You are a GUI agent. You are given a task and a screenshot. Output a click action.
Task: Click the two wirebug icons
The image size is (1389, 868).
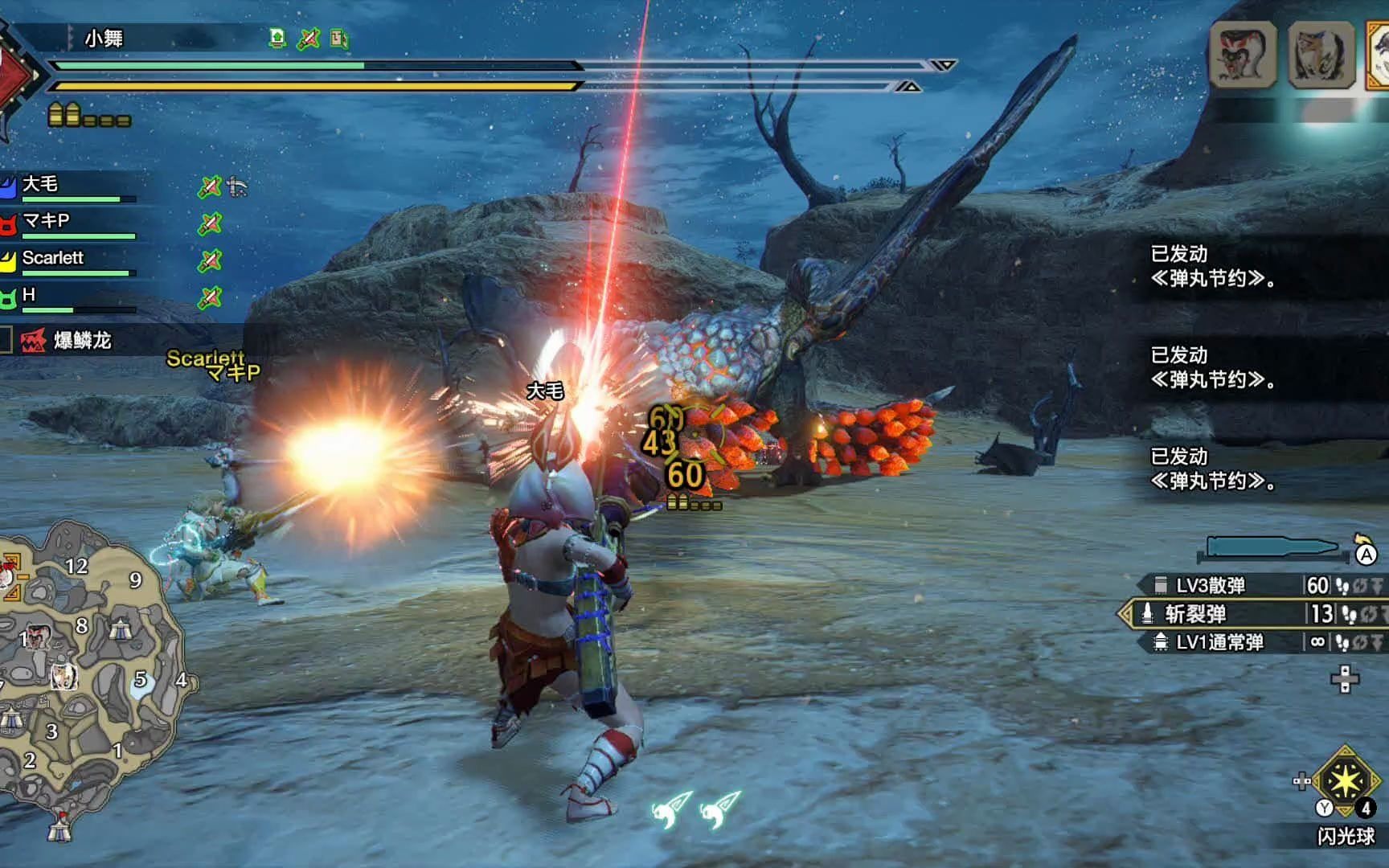tap(696, 809)
